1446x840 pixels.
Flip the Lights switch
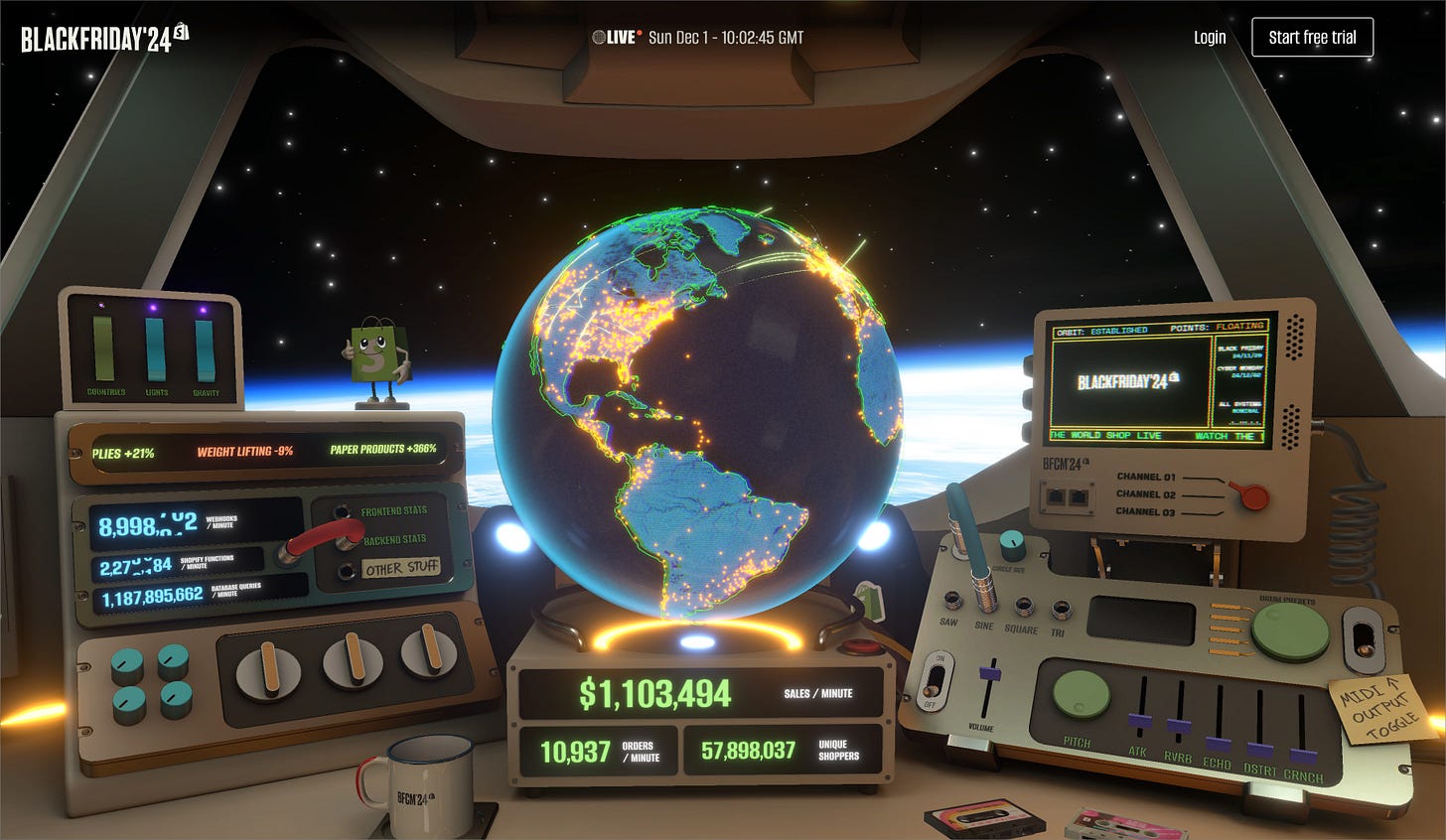tap(156, 349)
